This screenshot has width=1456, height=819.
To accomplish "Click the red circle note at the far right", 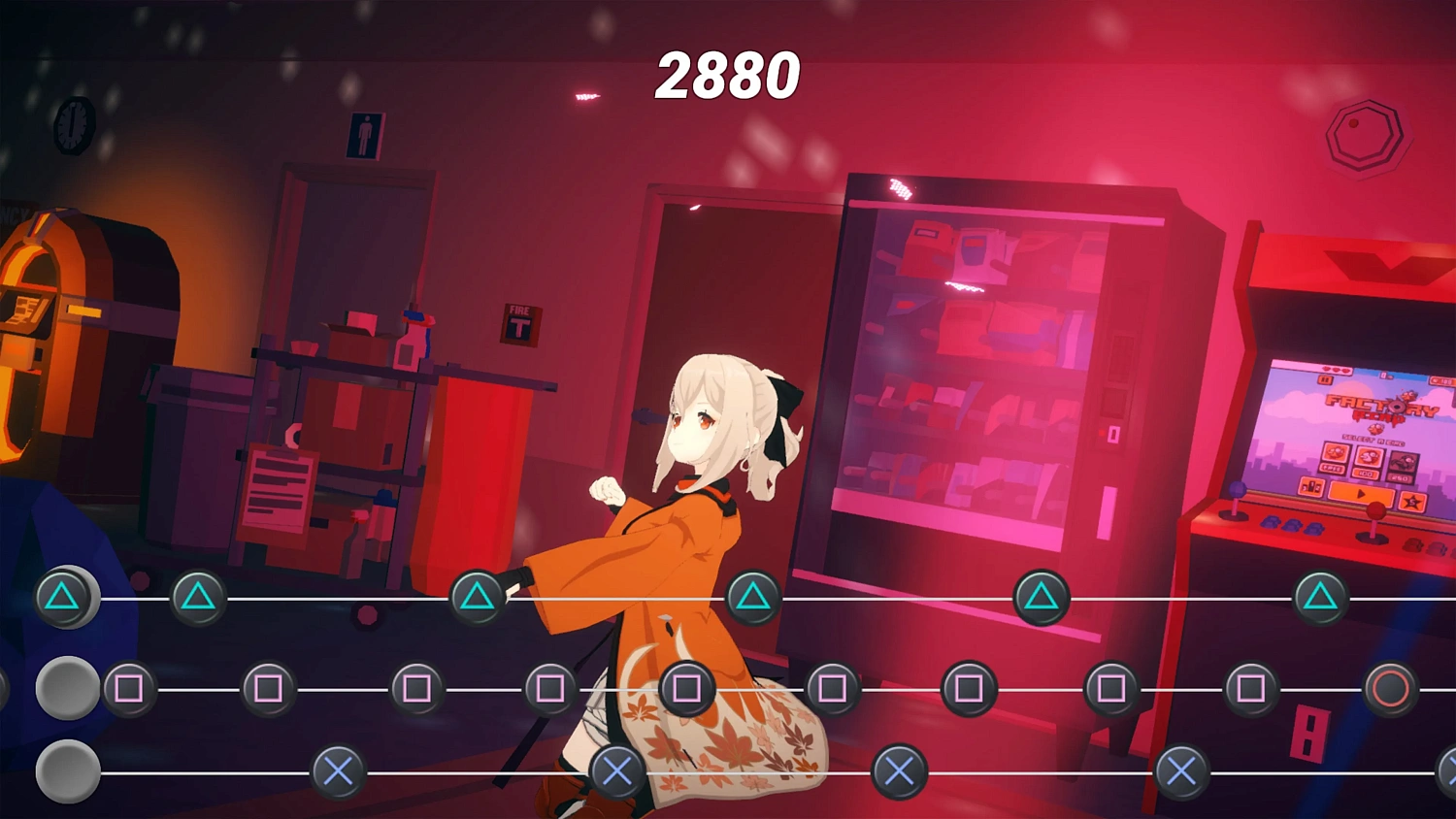I will (1391, 687).
